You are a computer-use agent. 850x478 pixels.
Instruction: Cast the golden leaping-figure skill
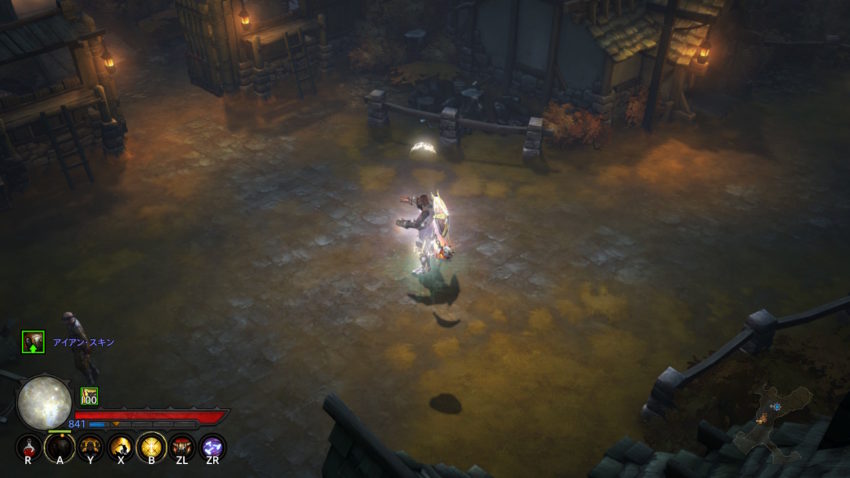point(121,448)
